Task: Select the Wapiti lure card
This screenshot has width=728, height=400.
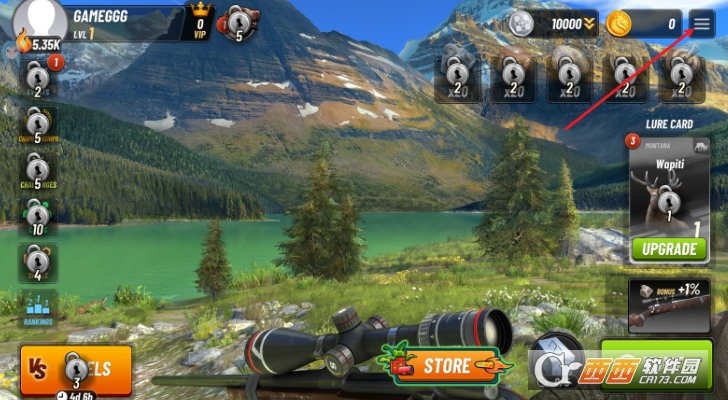Action: [x=668, y=190]
